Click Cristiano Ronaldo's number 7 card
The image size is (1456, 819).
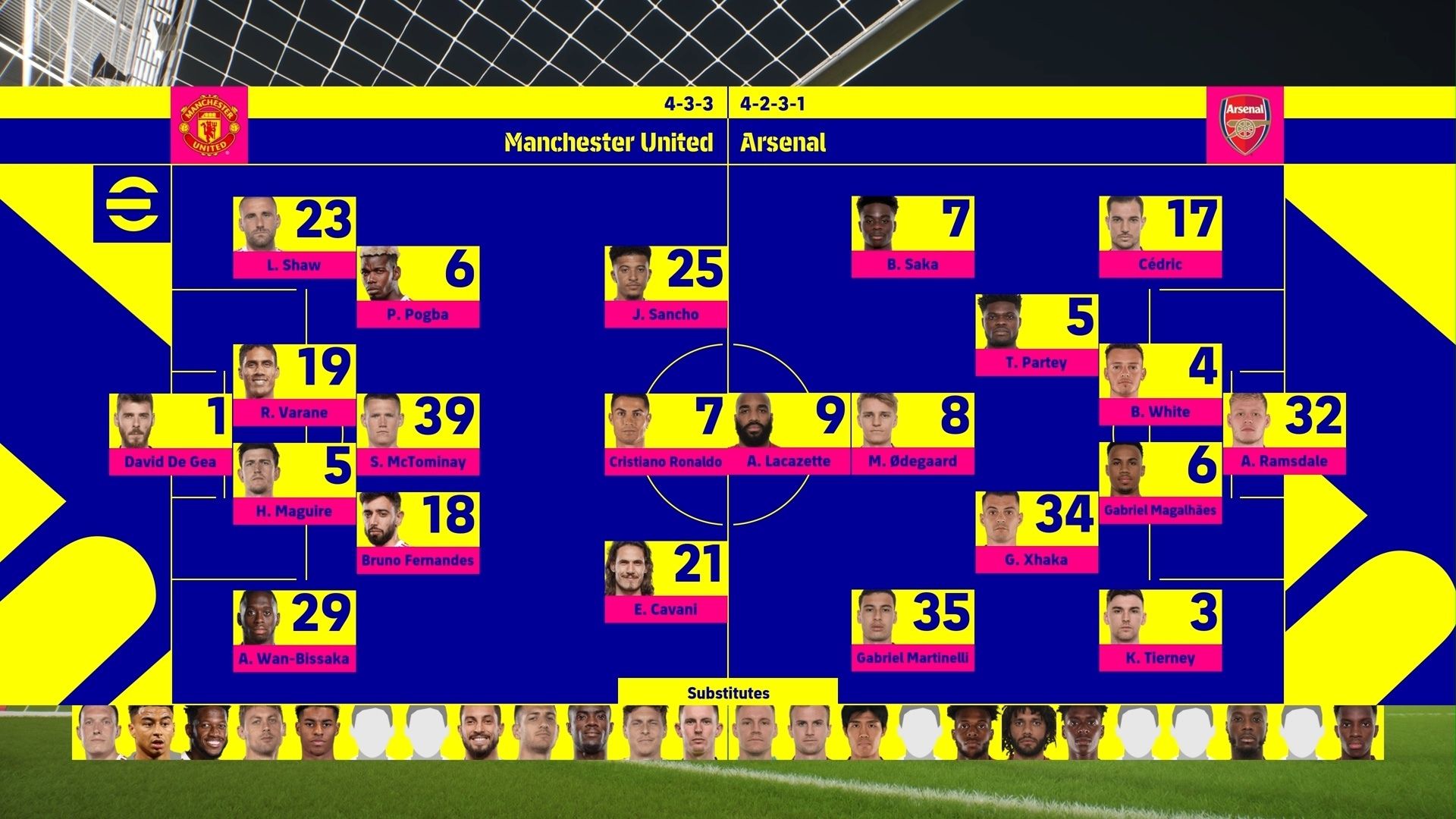tap(665, 434)
